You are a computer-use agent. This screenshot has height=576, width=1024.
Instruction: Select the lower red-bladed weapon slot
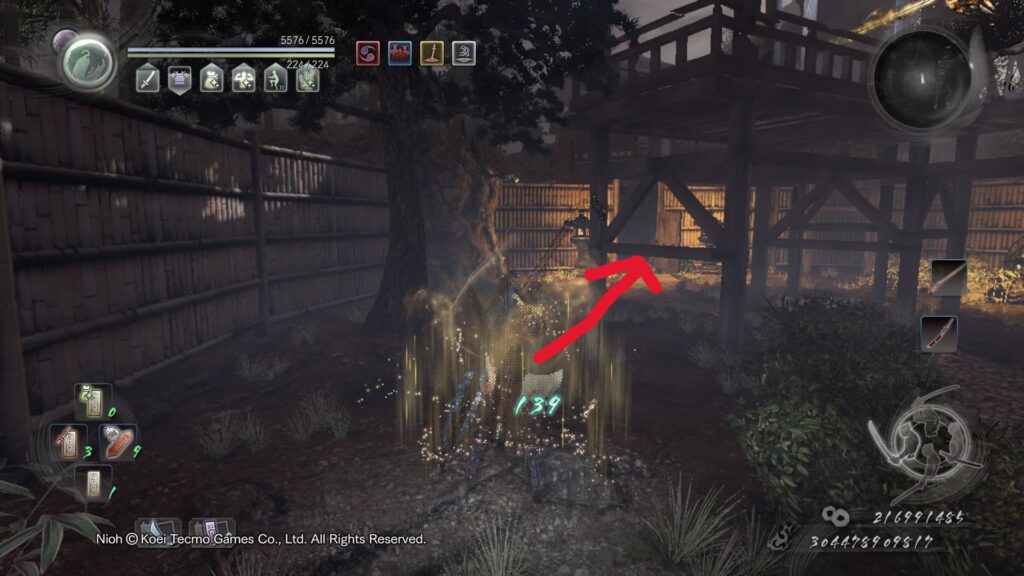click(x=939, y=334)
